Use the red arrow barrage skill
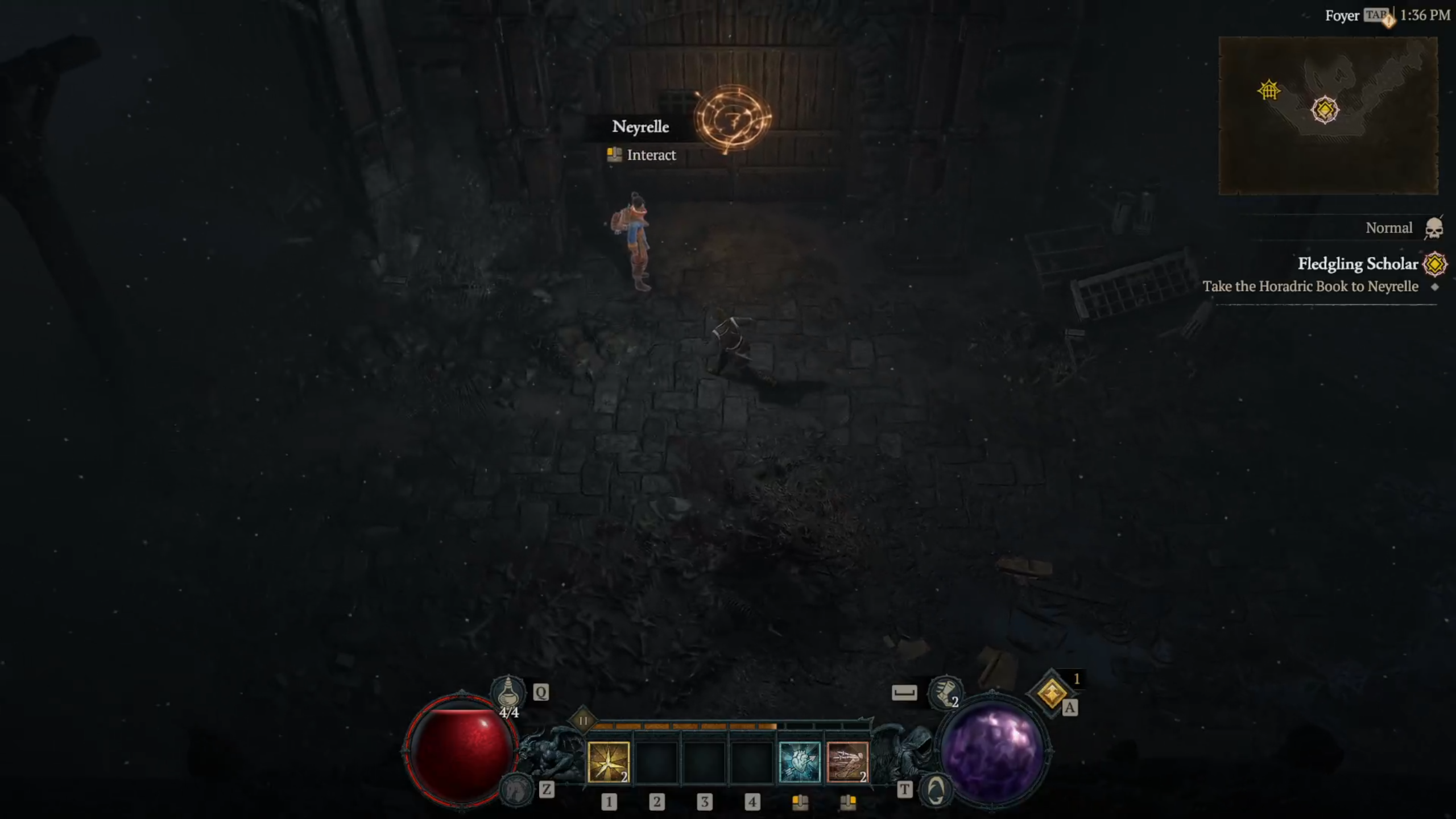Image resolution: width=1456 pixels, height=819 pixels. click(x=847, y=762)
